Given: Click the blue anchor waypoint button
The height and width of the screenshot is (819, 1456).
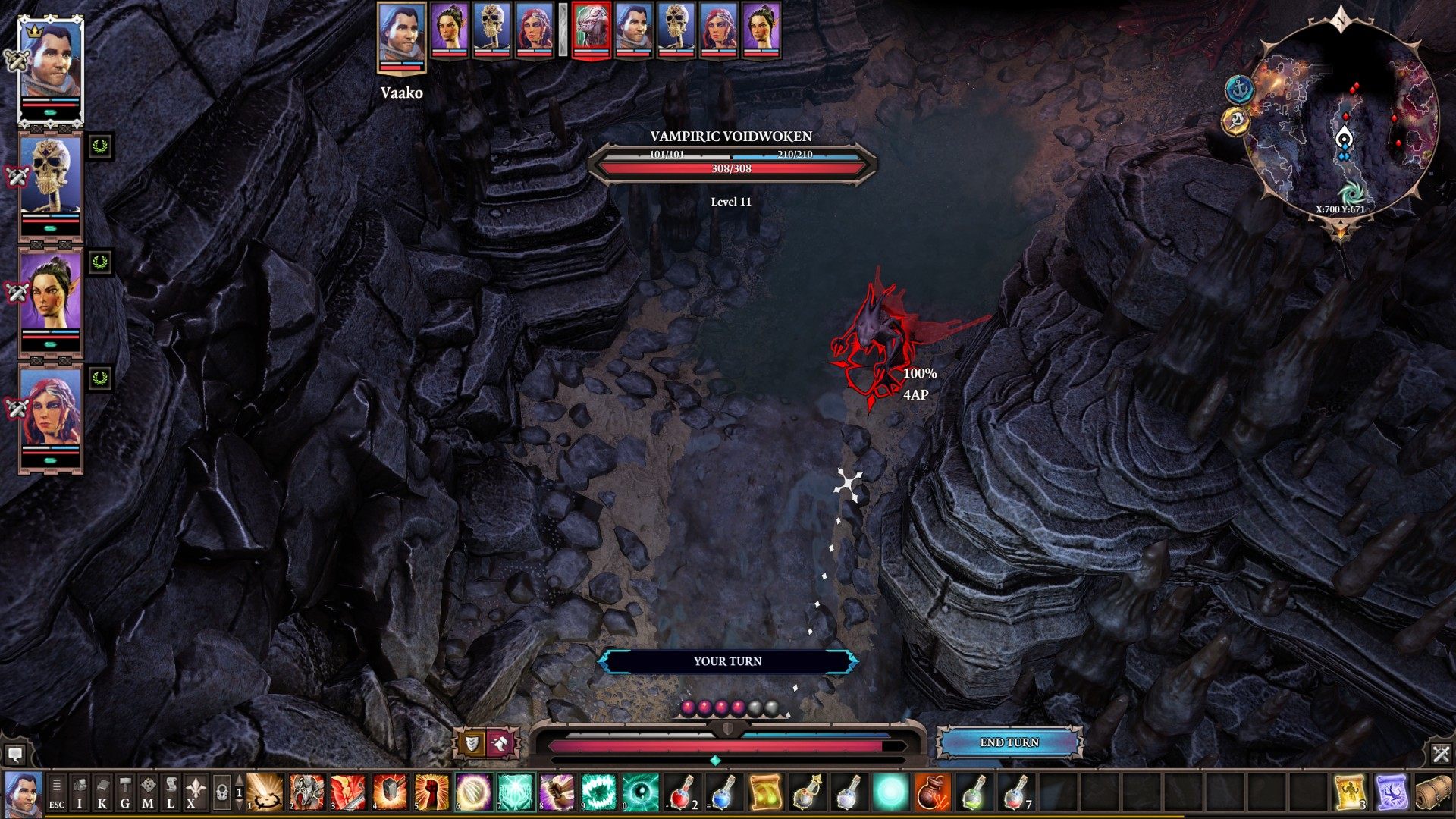Looking at the screenshot, I should [1238, 89].
